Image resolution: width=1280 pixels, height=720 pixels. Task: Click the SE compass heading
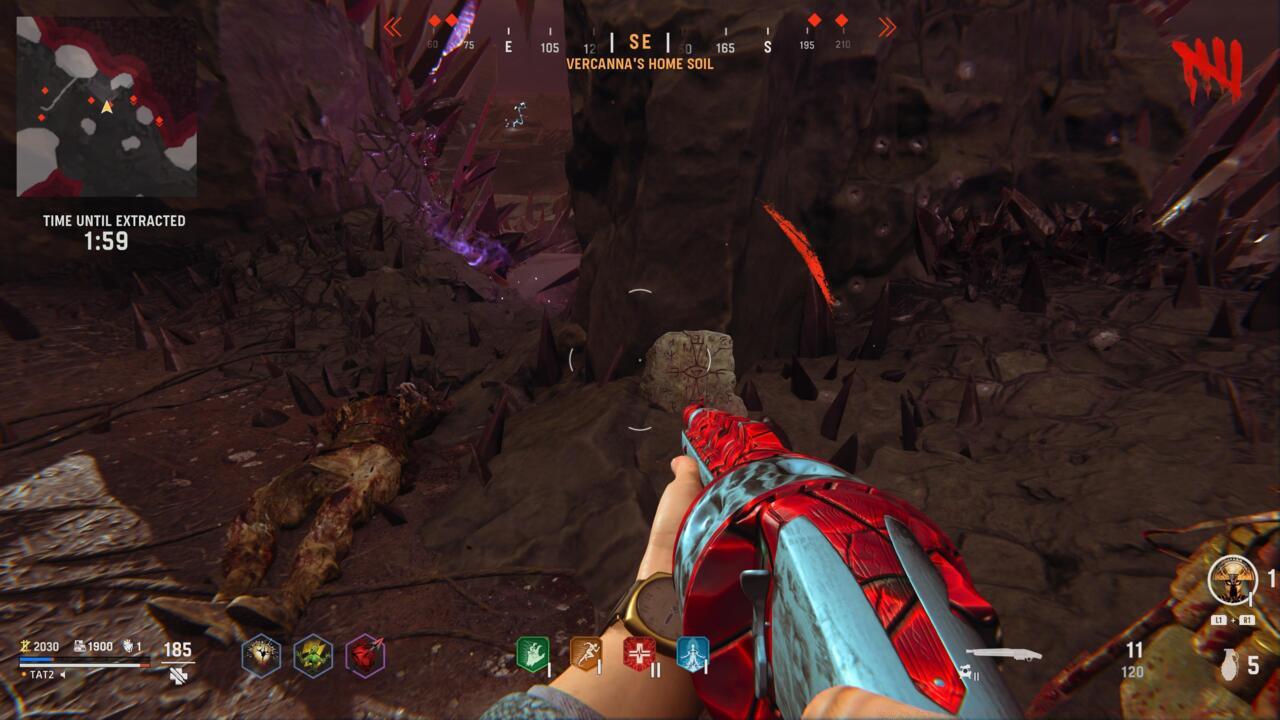point(640,43)
